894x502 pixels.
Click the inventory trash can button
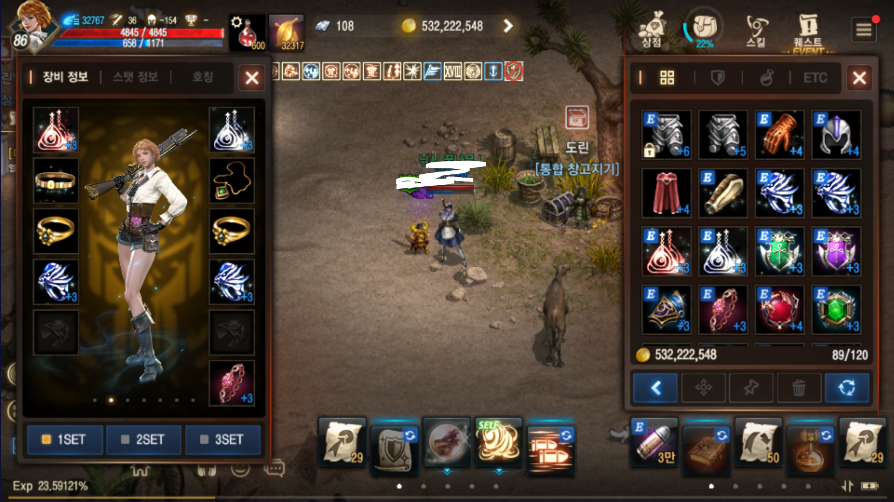click(798, 387)
